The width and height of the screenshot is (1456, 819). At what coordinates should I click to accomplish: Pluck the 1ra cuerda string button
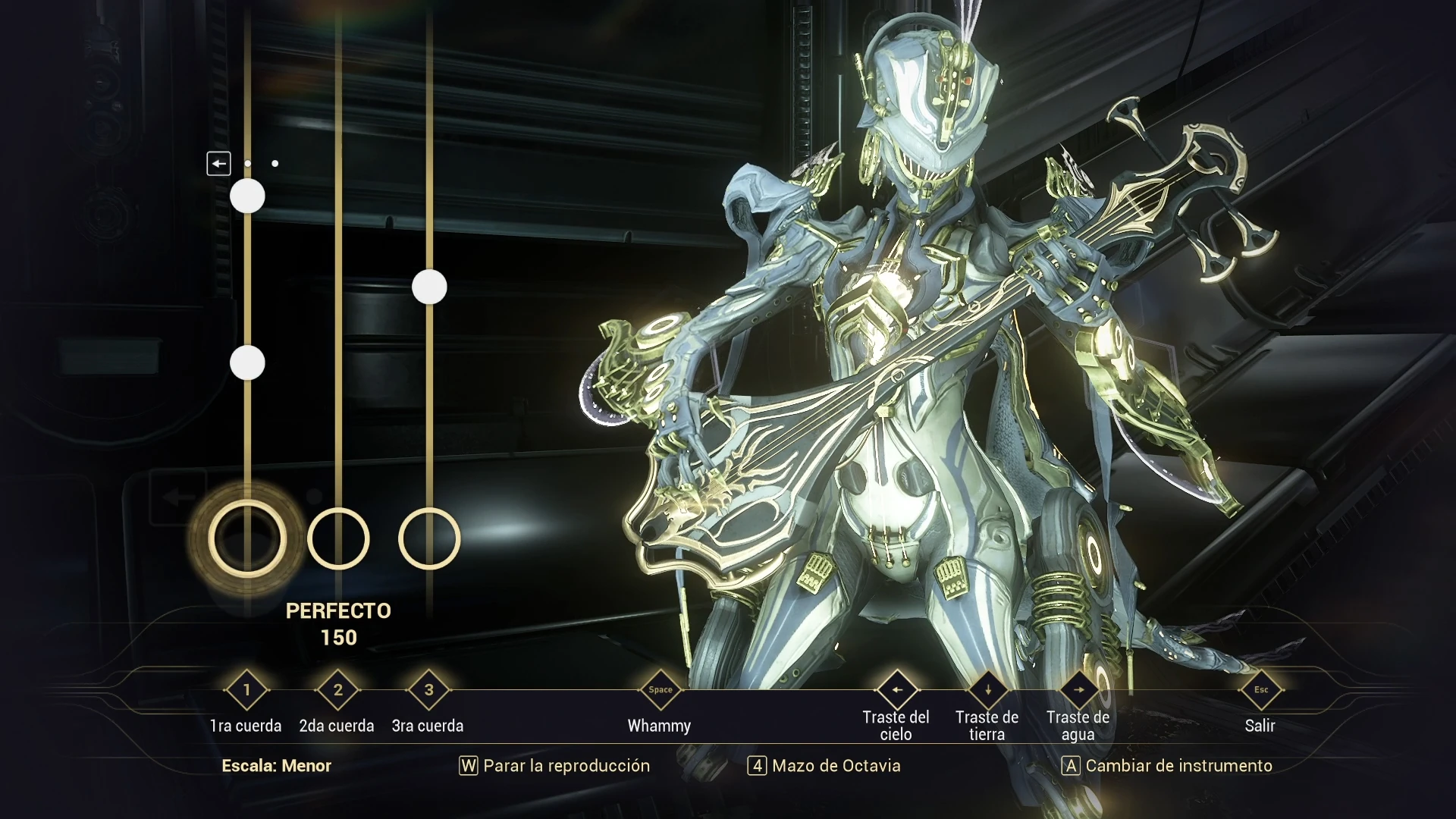click(246, 690)
